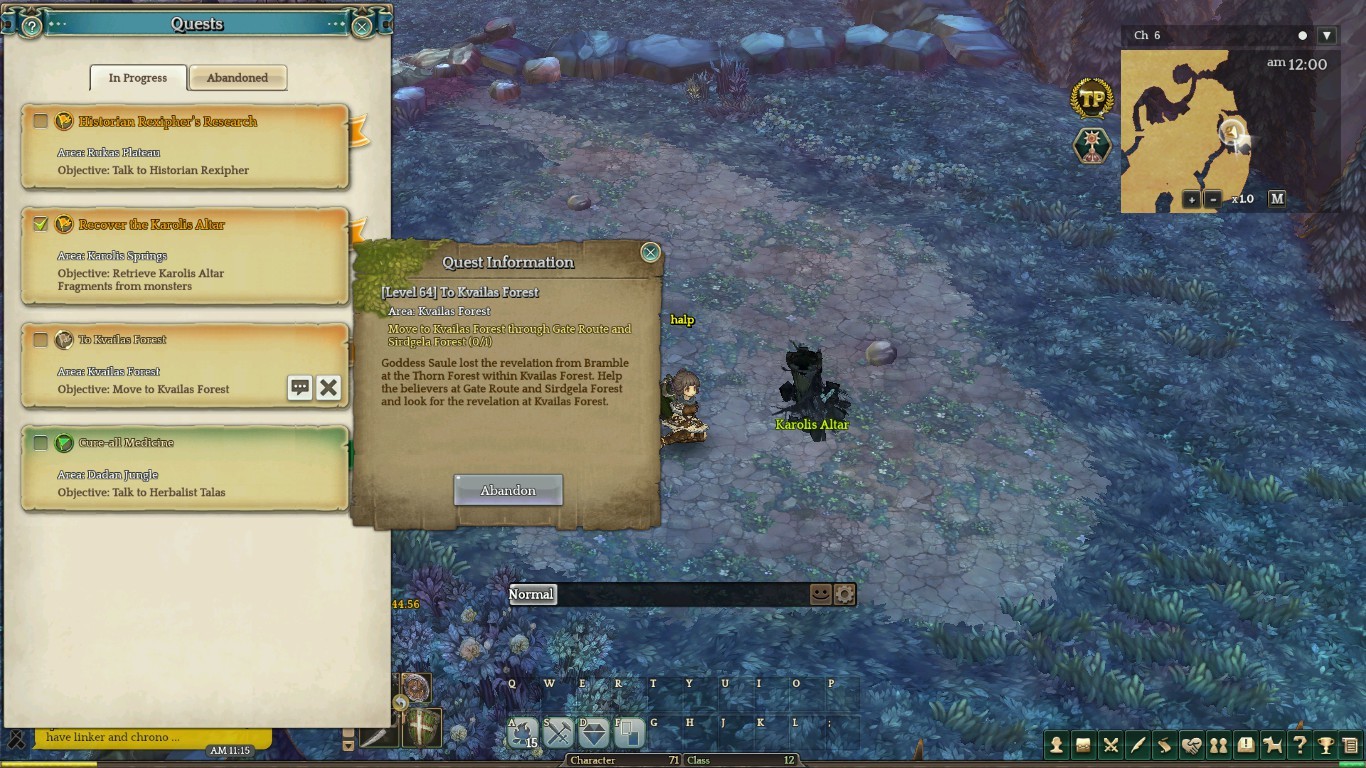Close the Quests window
Viewport: 1366px width, 768px height.
[x=362, y=27]
